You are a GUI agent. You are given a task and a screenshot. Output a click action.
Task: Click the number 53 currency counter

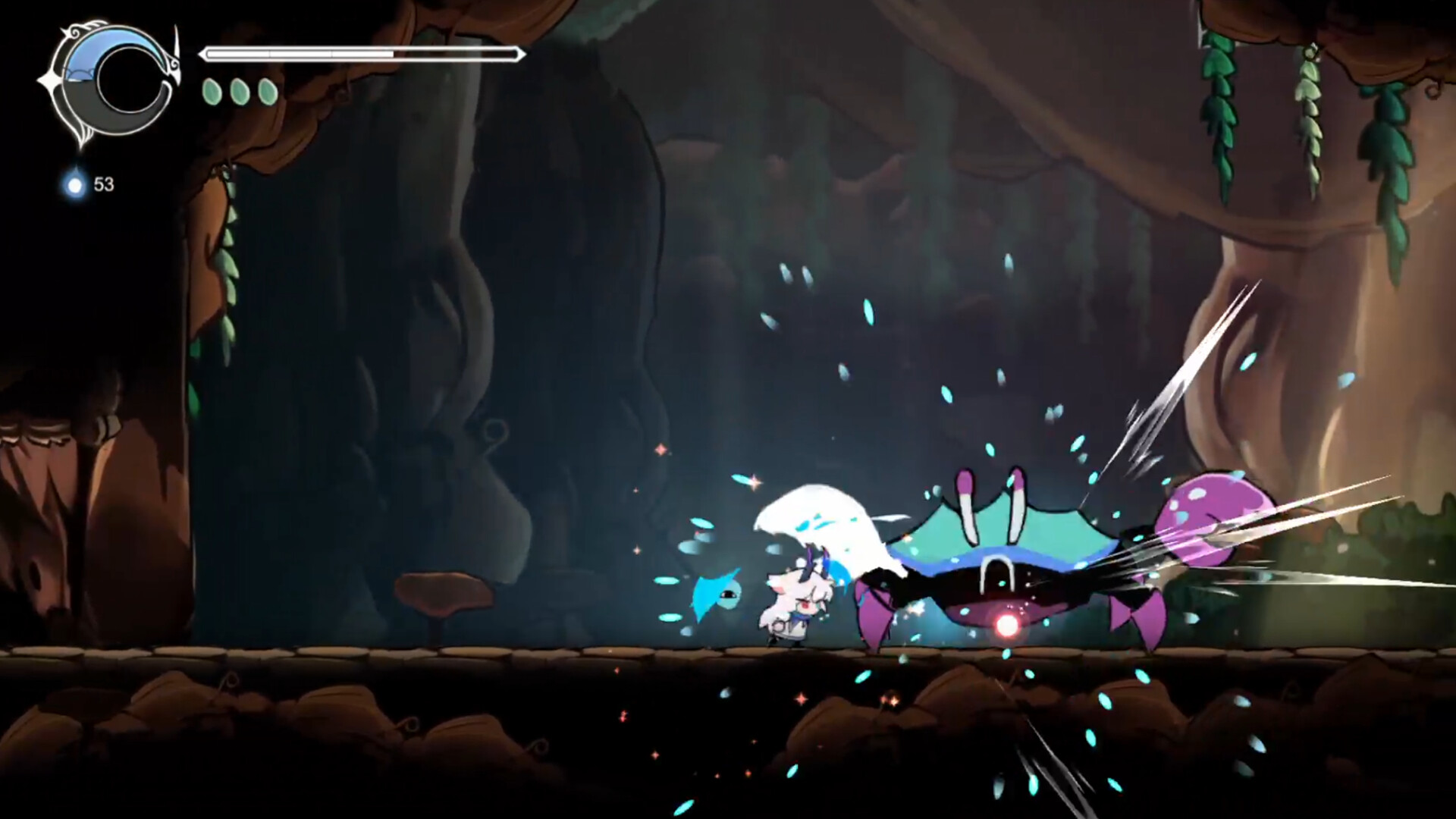pos(104,183)
